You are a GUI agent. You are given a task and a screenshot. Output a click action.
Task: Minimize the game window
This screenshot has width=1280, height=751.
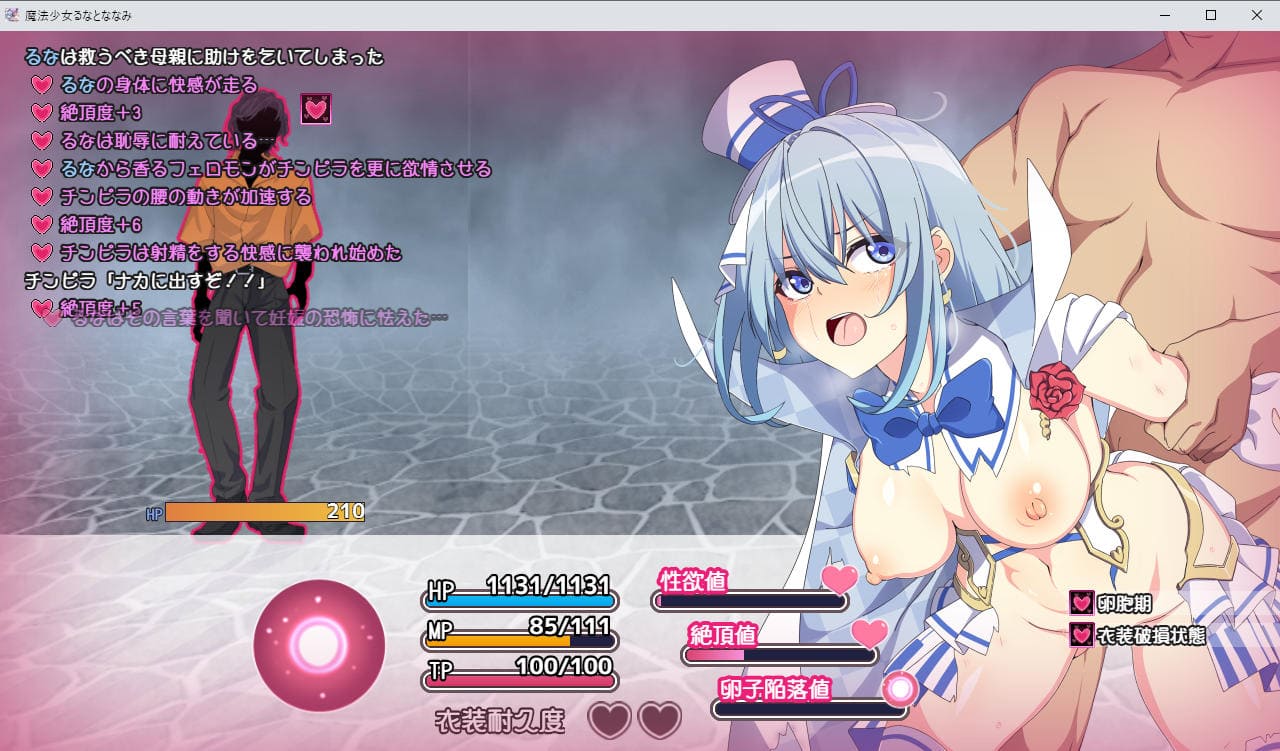[x=1165, y=15]
